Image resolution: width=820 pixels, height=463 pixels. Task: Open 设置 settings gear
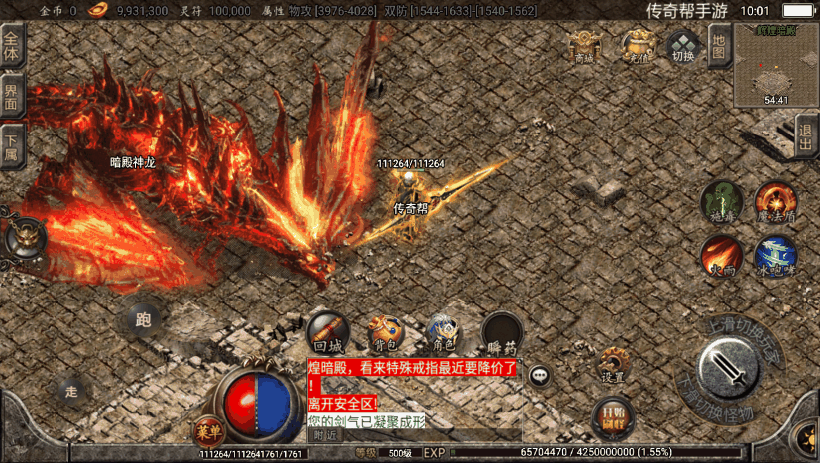coord(613,364)
